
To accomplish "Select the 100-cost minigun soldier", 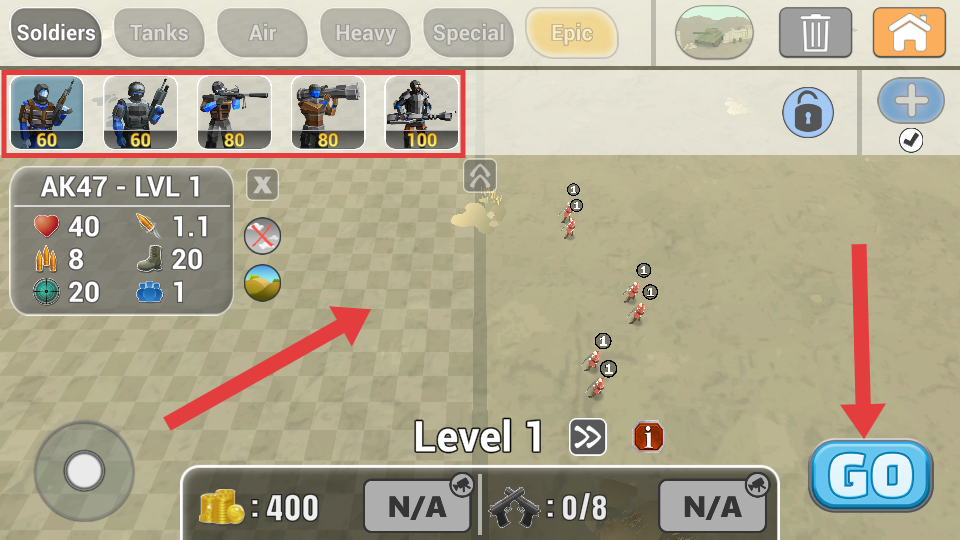I will [422, 113].
